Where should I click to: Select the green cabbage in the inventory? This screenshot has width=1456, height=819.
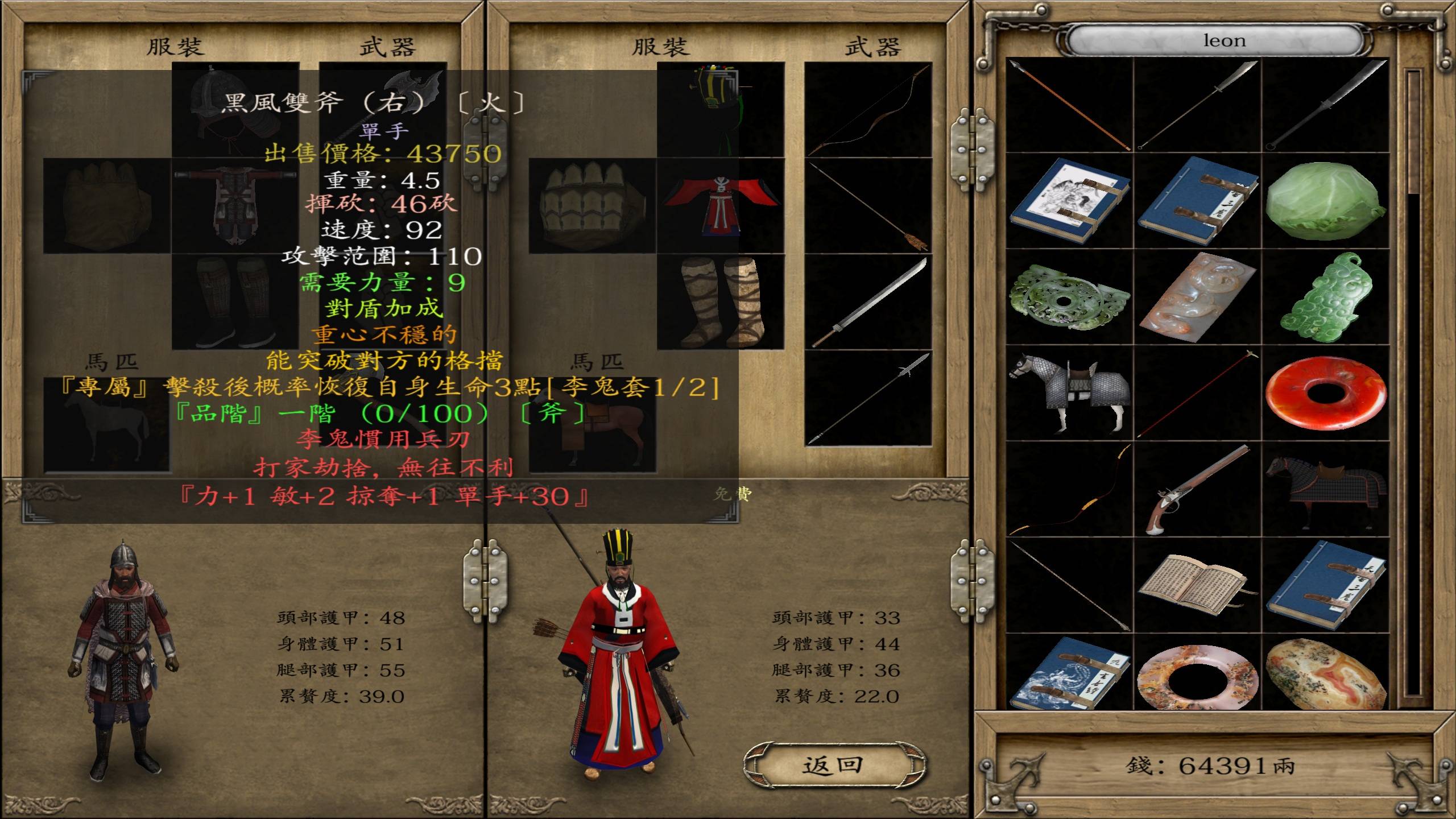[x=1324, y=200]
